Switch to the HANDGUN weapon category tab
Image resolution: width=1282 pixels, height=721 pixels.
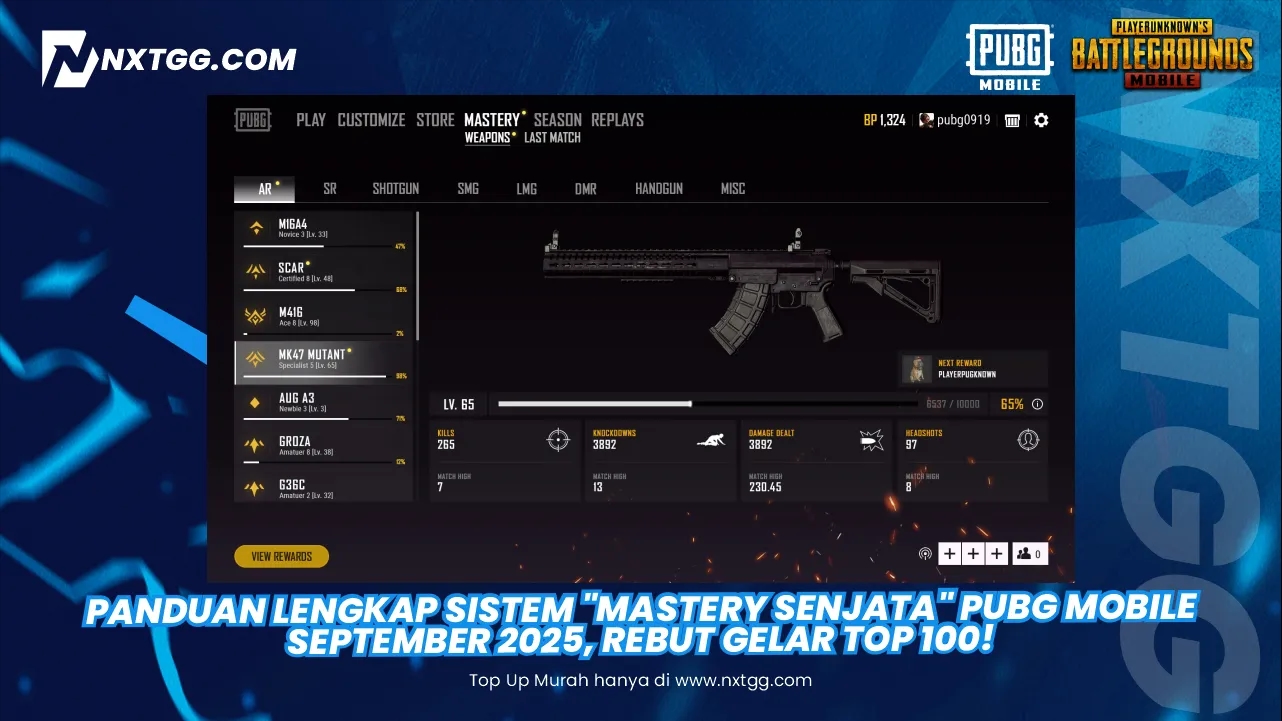(x=659, y=188)
